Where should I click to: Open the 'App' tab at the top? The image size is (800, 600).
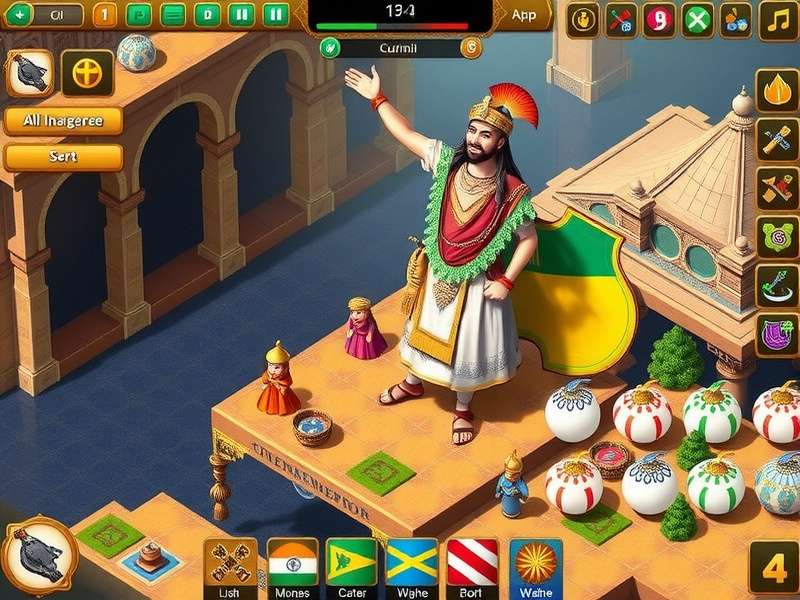click(x=523, y=15)
